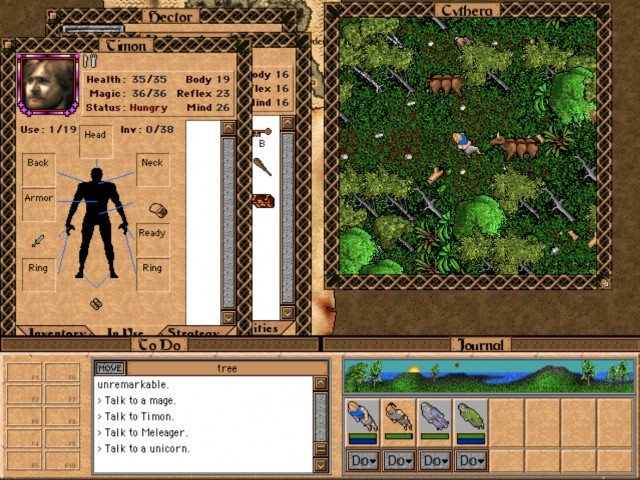Toggle the MOVE mode button
This screenshot has width=640, height=480.
[x=109, y=368]
